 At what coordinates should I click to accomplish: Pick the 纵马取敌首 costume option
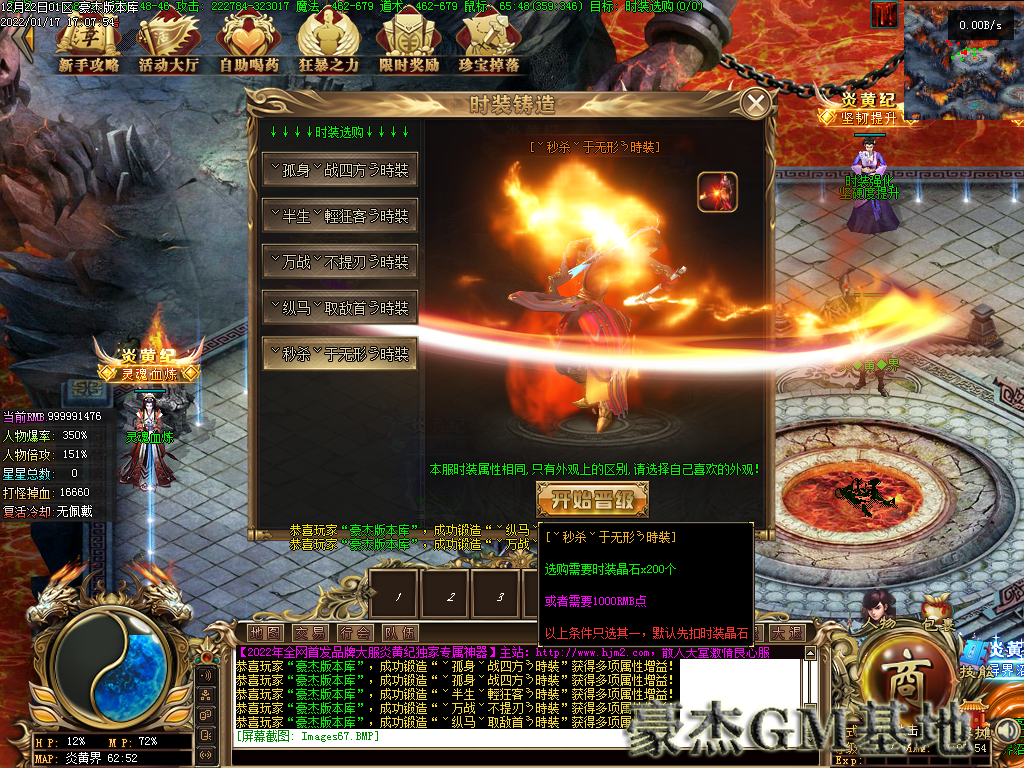(339, 308)
